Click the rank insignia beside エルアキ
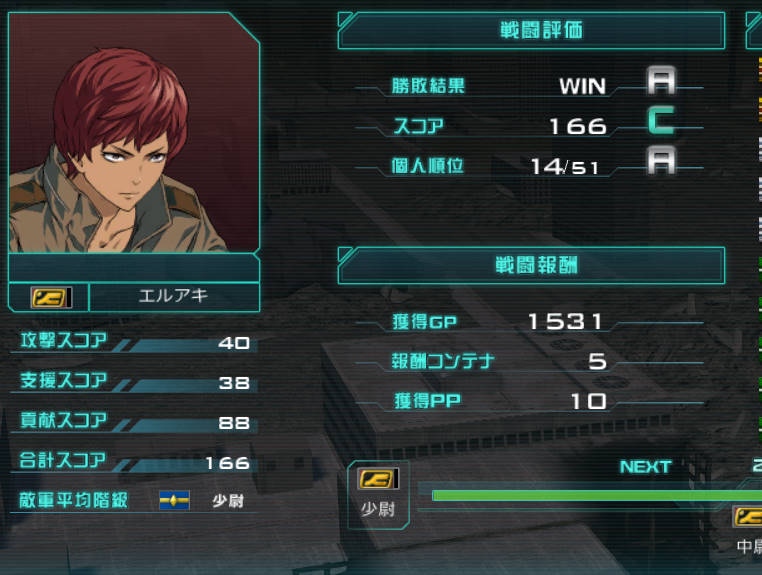The image size is (762, 575). 47,297
